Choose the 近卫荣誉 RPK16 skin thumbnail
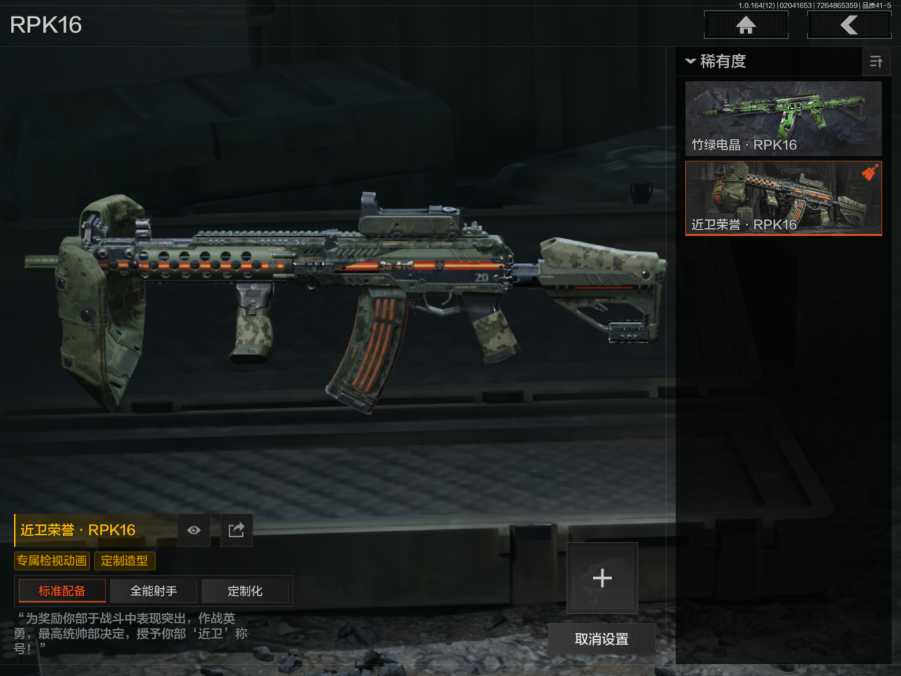The height and width of the screenshot is (676, 901). [x=783, y=197]
